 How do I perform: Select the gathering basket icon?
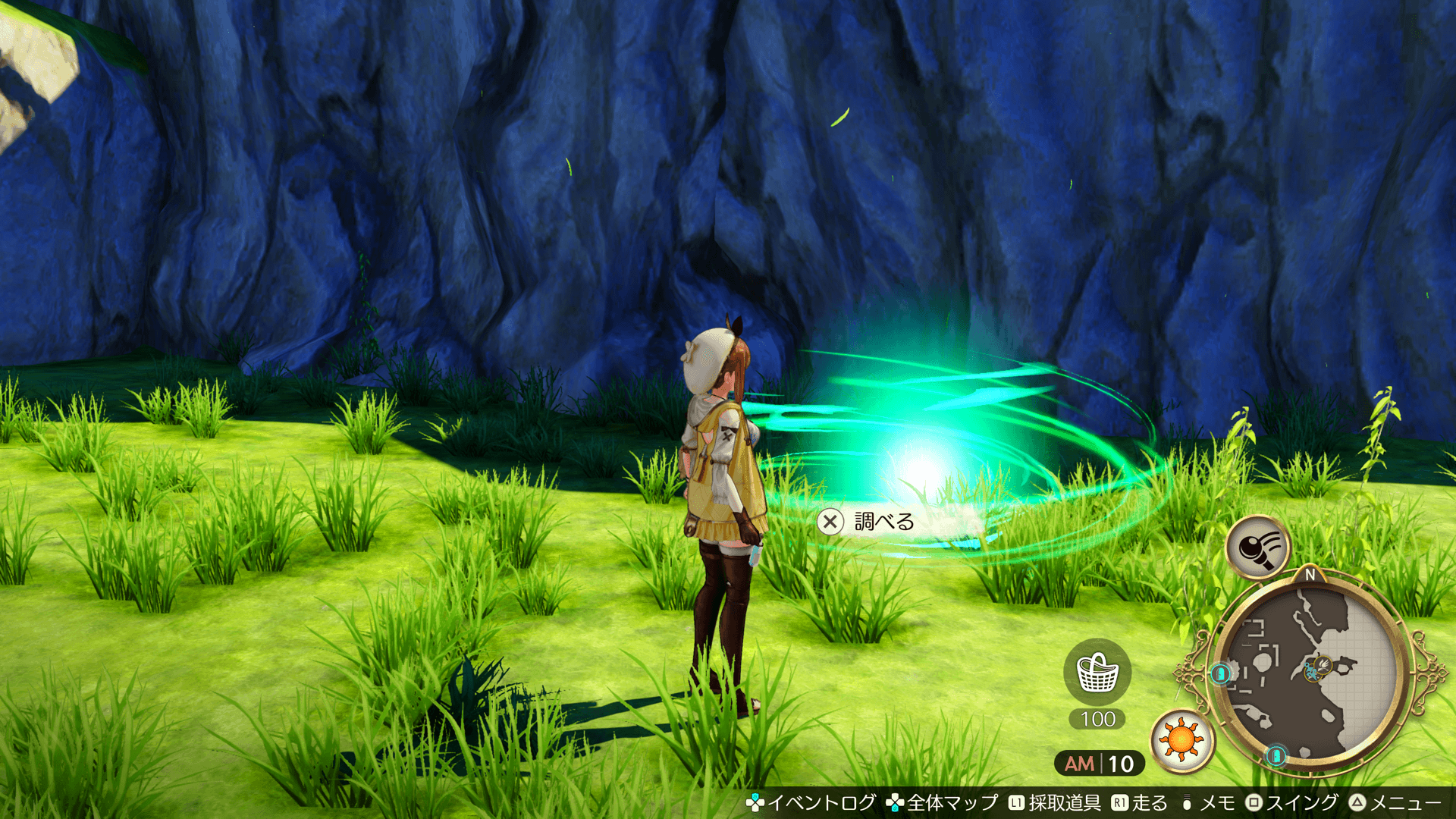(1097, 673)
